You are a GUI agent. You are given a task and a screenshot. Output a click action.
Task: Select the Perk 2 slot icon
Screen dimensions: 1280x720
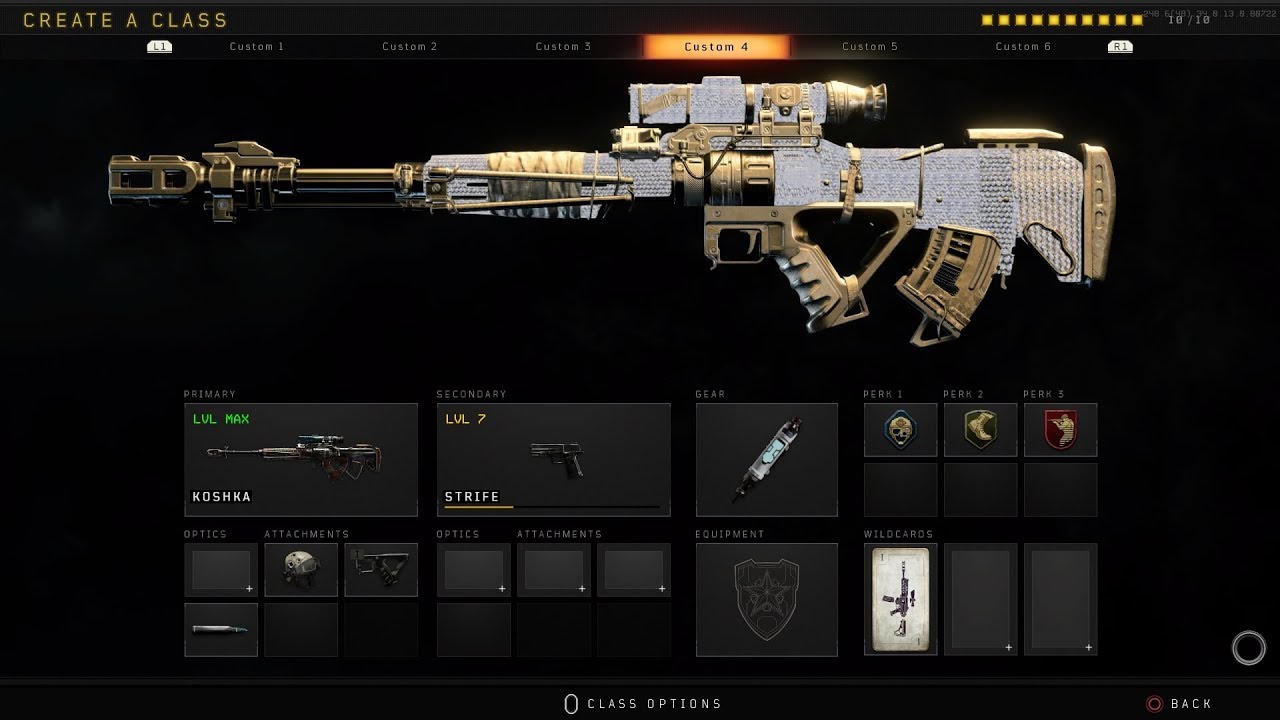pyautogui.click(x=980, y=430)
